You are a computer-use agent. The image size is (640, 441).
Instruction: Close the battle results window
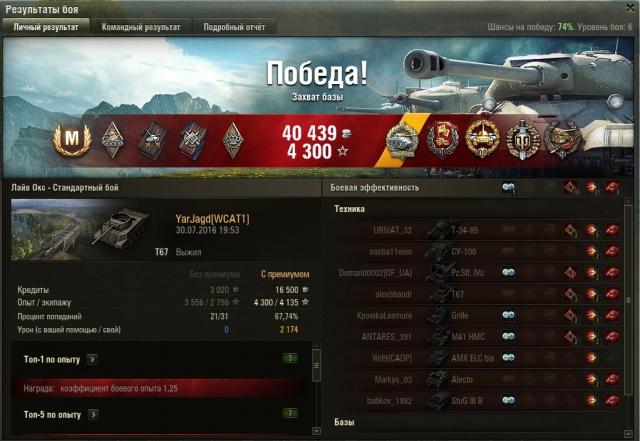(x=629, y=8)
